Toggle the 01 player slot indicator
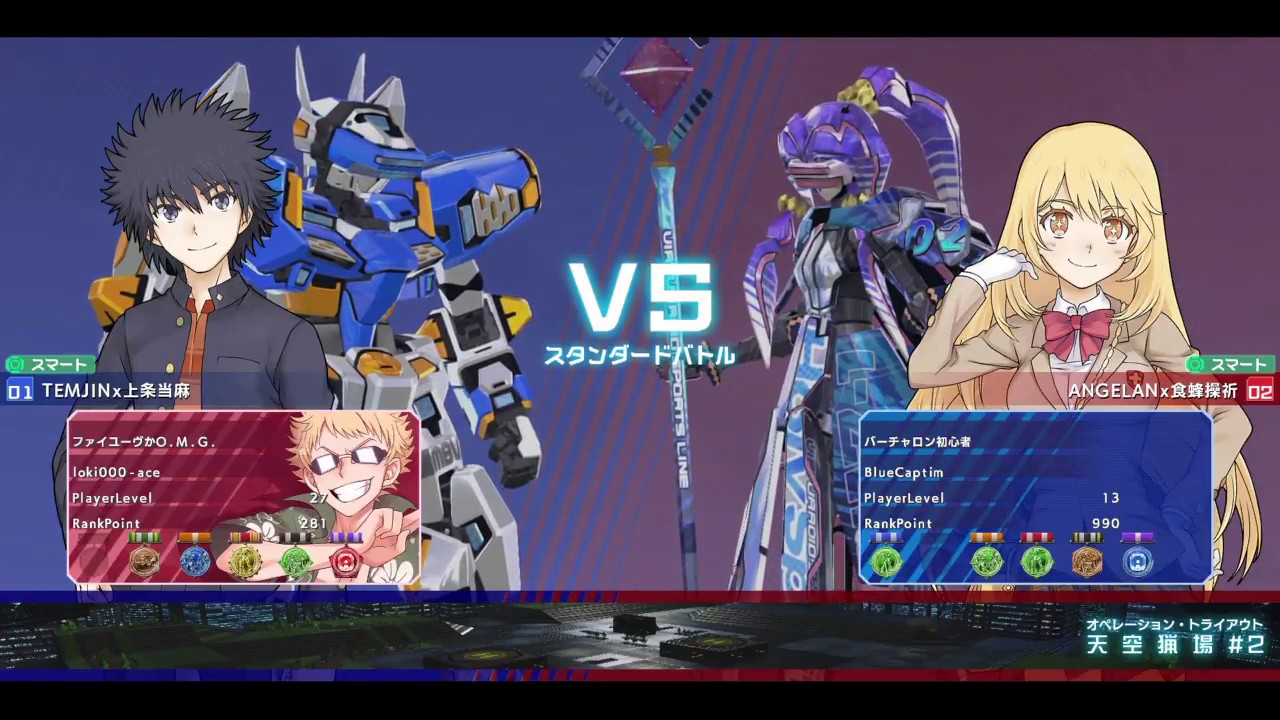 pos(18,392)
